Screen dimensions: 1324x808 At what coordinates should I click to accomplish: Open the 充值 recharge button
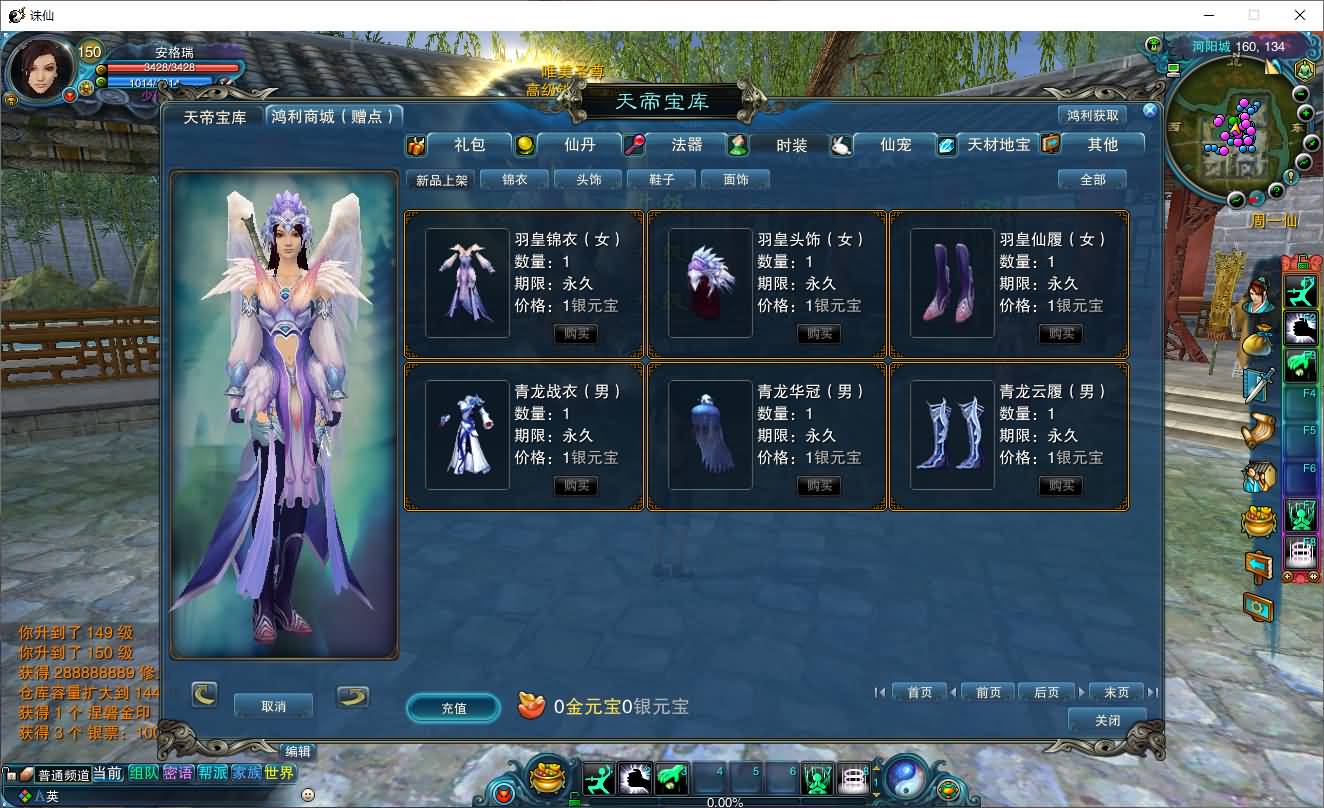[x=453, y=708]
